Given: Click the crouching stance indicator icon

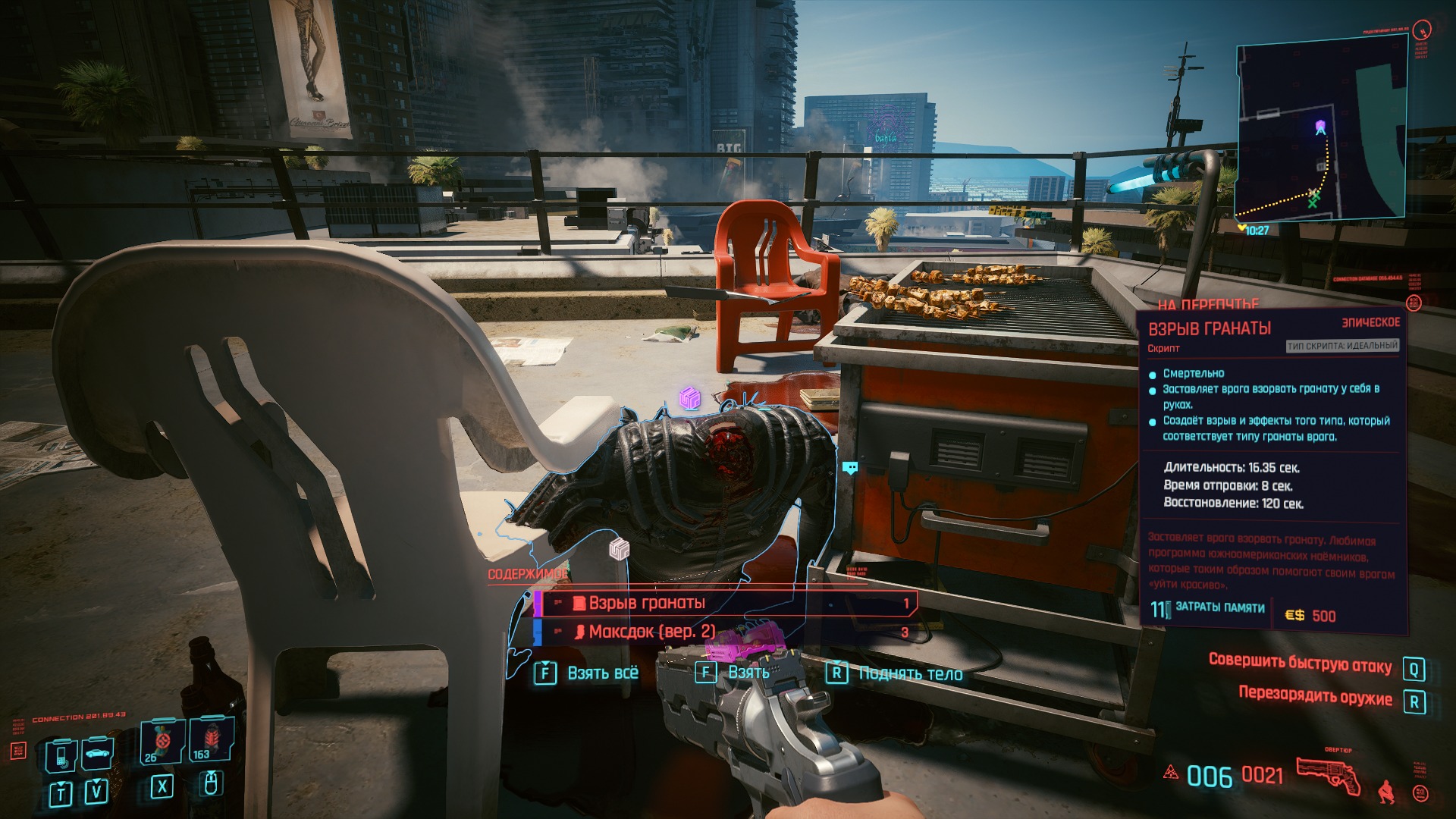Looking at the screenshot, I should [1385, 792].
